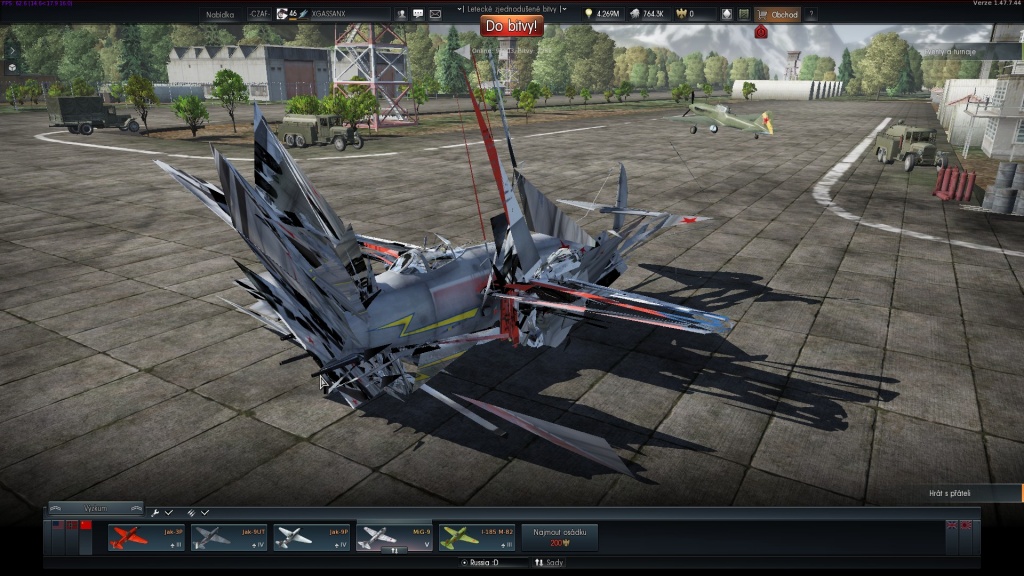Screen dimensions: 1024x576
Task: Start the battle with Do bitvy!
Action: click(x=511, y=27)
